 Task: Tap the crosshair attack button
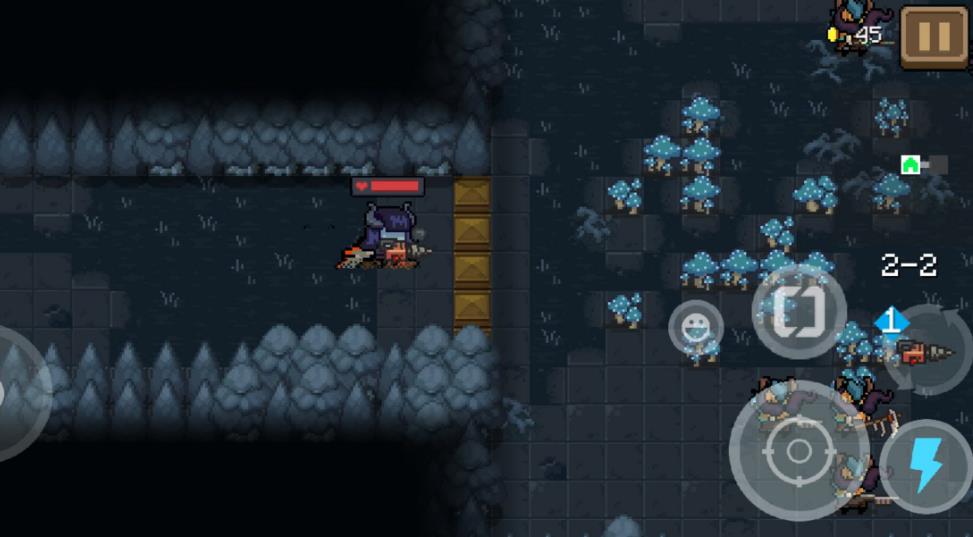pyautogui.click(x=797, y=451)
